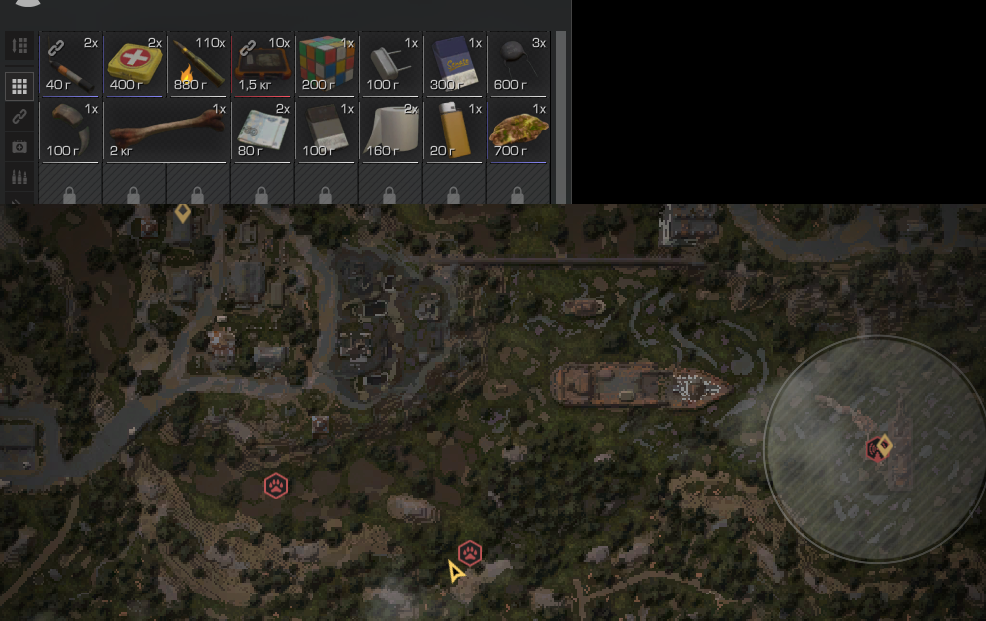Select the stack of banknotes
The height and width of the screenshot is (621, 986).
[262, 130]
